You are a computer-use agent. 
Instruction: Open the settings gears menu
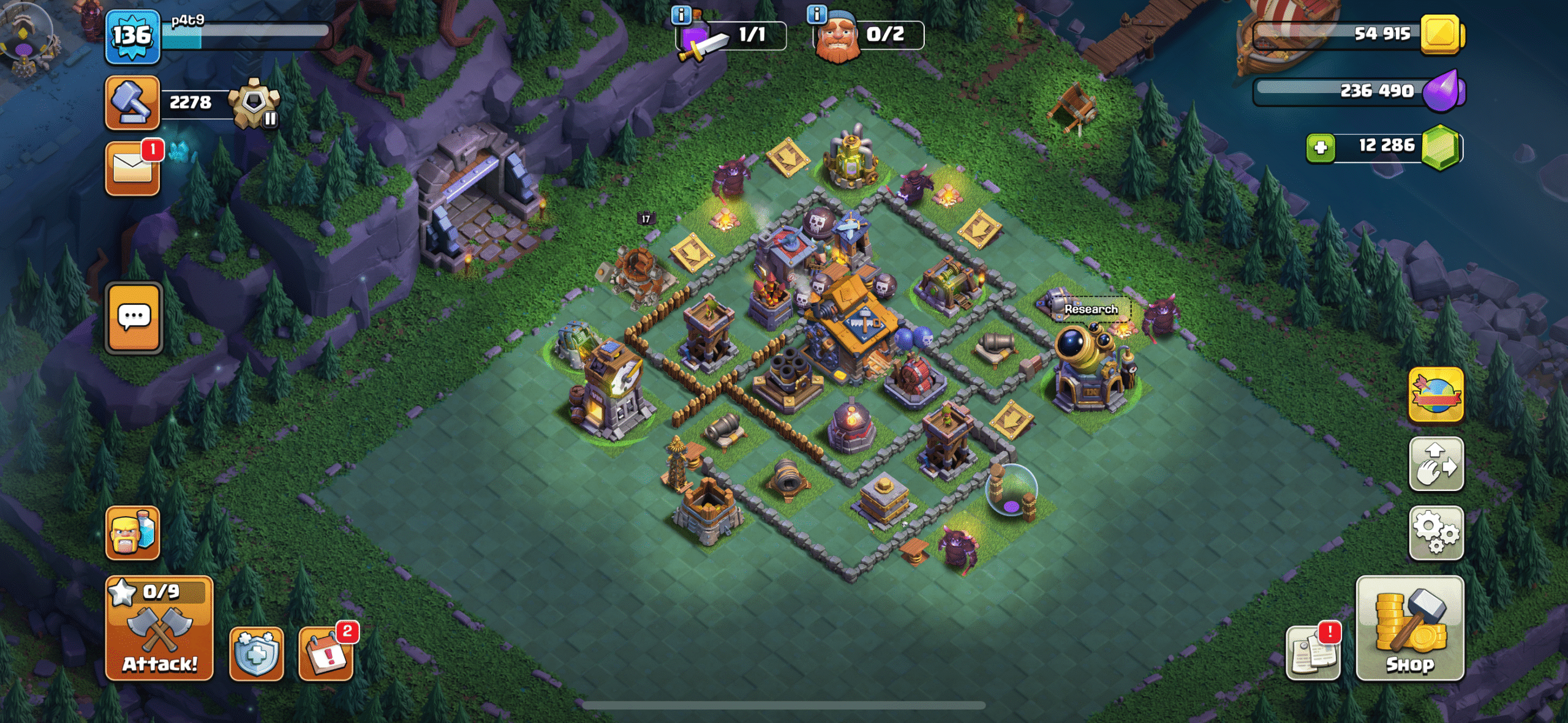point(1436,533)
